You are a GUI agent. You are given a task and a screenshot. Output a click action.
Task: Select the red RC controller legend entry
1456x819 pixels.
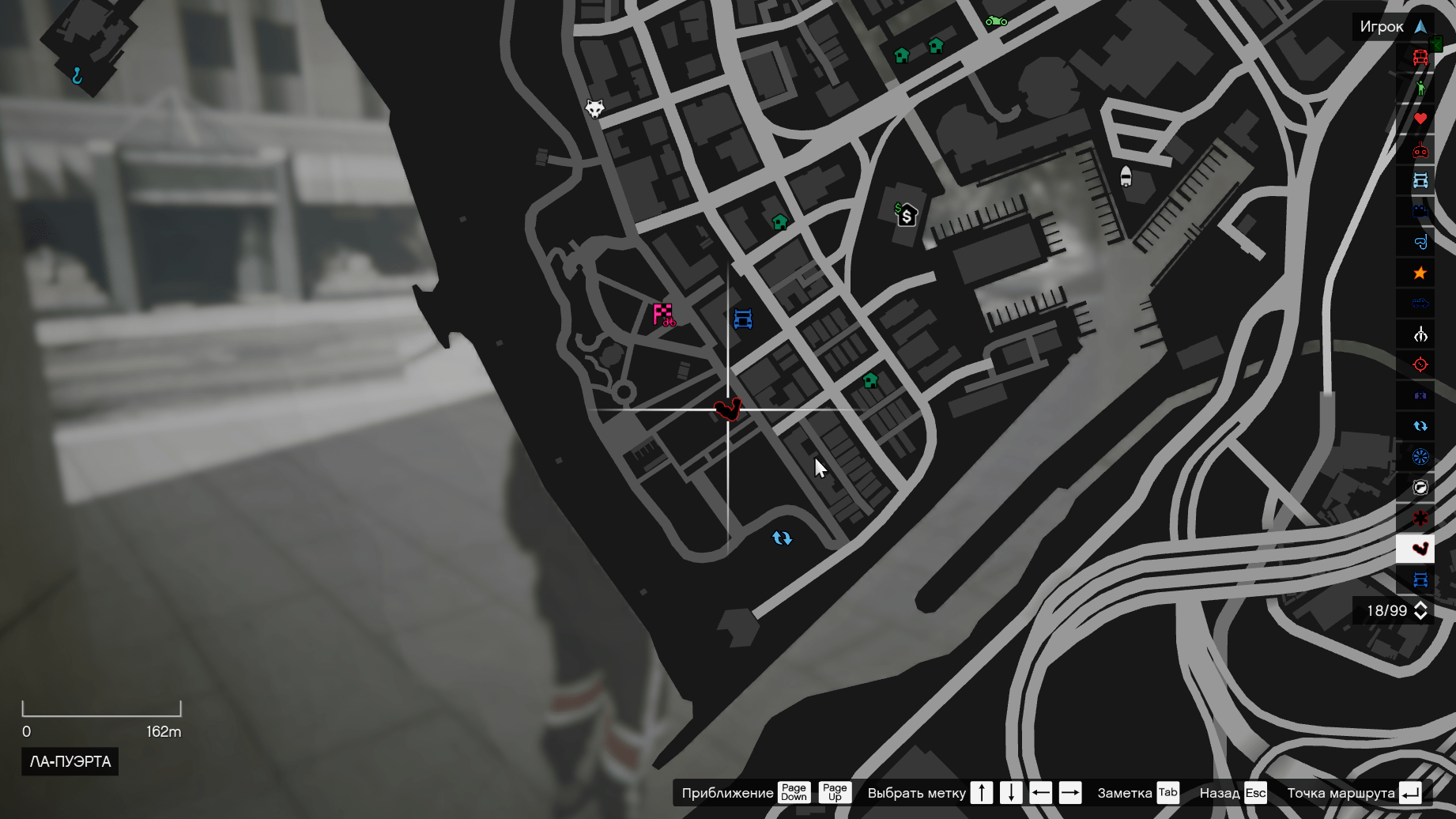[x=1420, y=149]
